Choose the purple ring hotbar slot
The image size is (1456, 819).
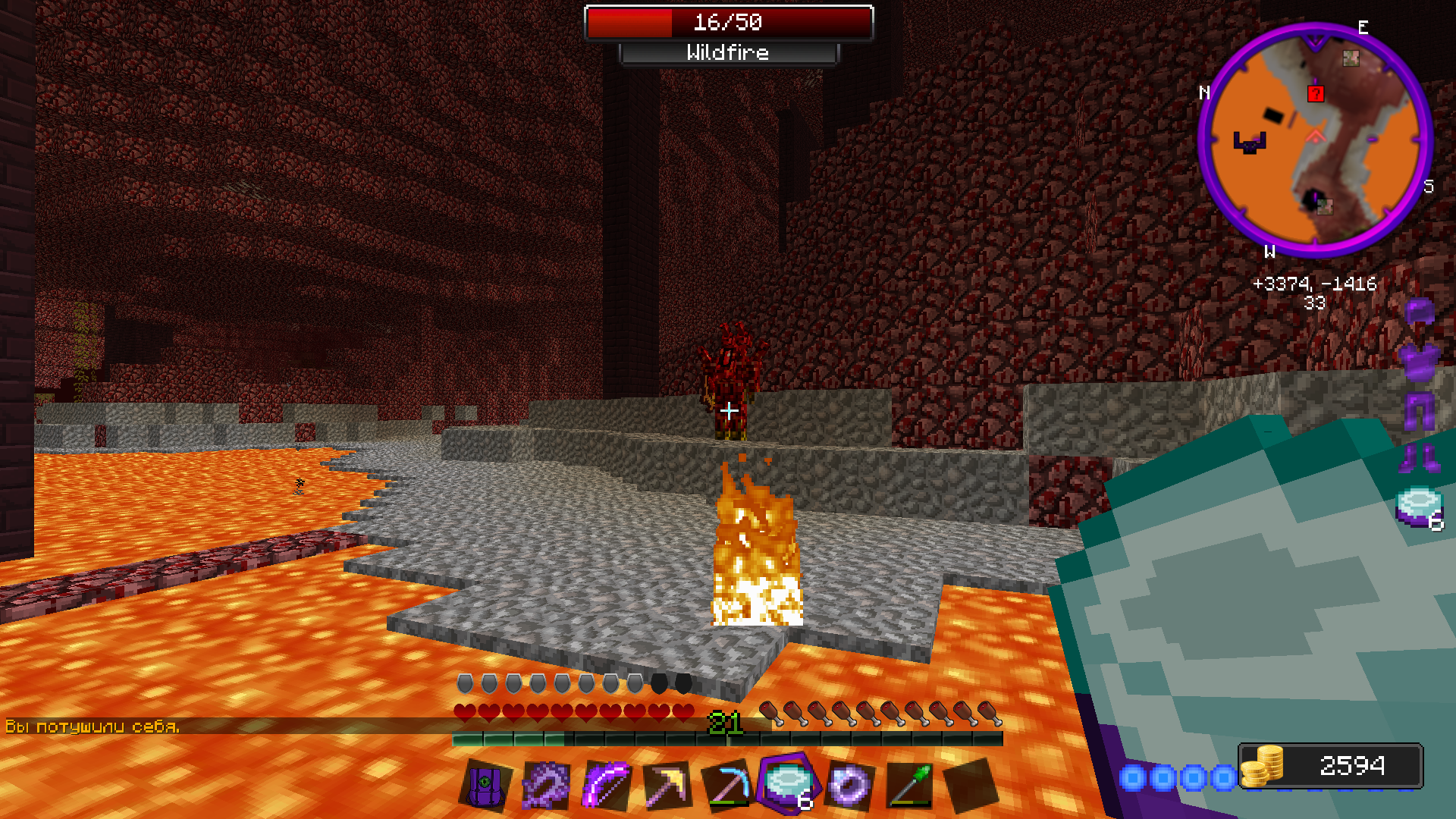[x=849, y=786]
